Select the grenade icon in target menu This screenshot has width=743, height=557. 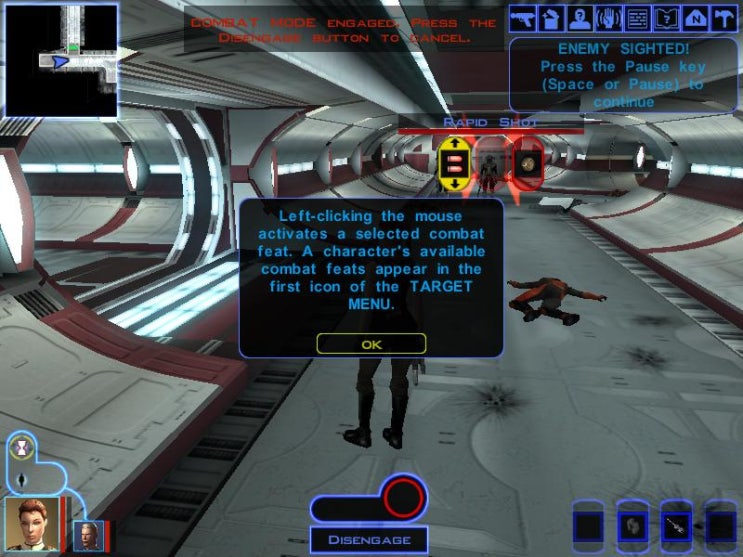pyautogui.click(x=527, y=164)
